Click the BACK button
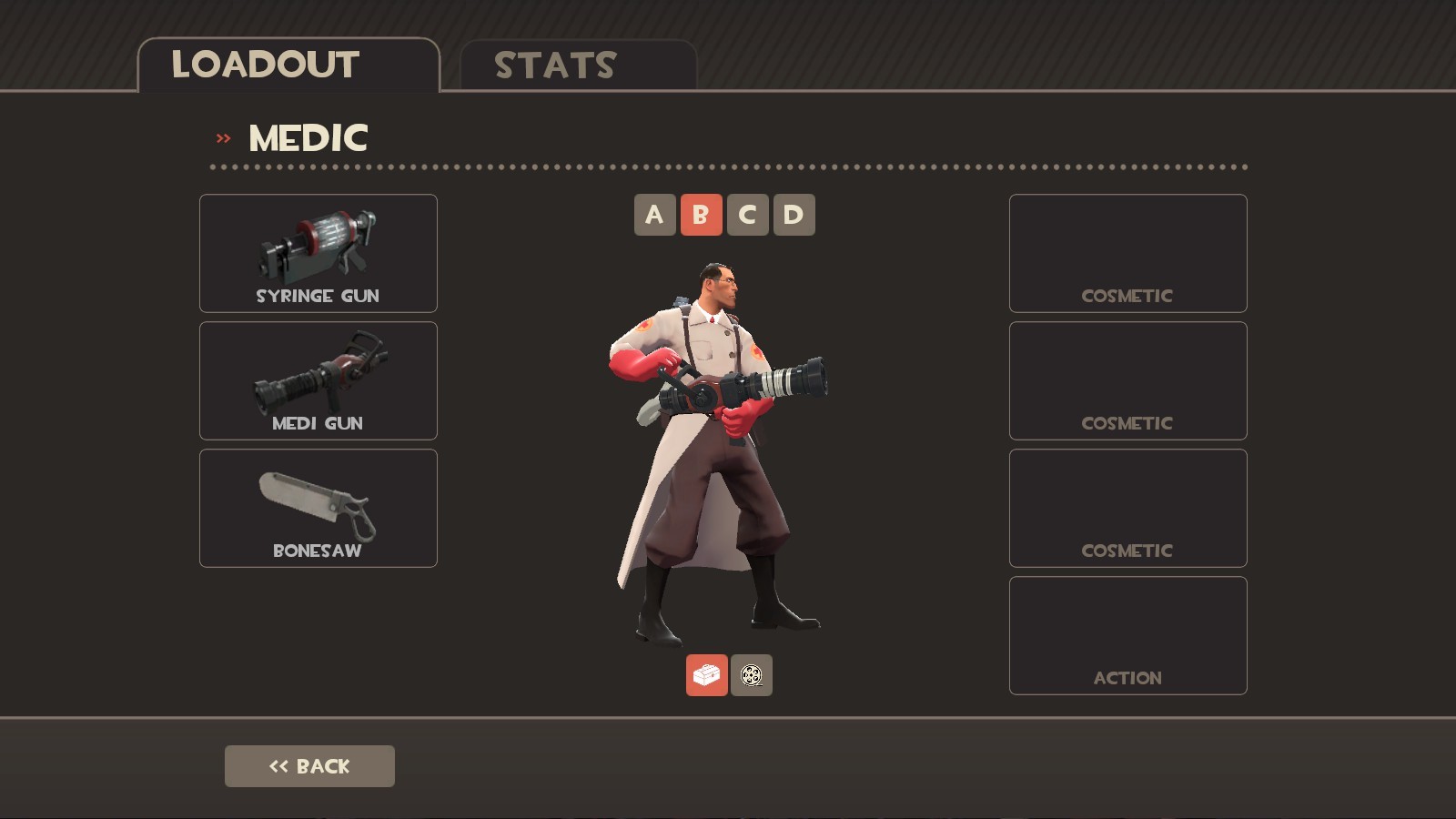This screenshot has width=1456, height=819. (x=309, y=765)
